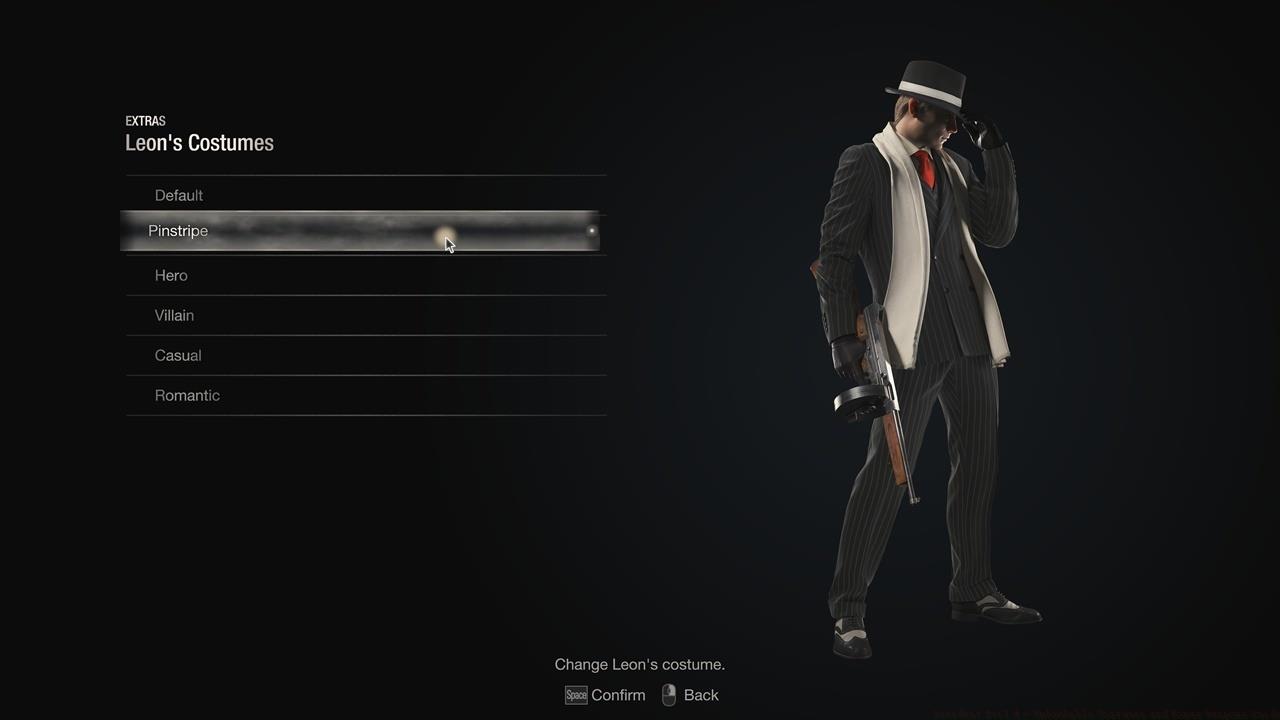Viewport: 1280px width, 720px height.
Task: Select the Casual costume
Action: 178,355
